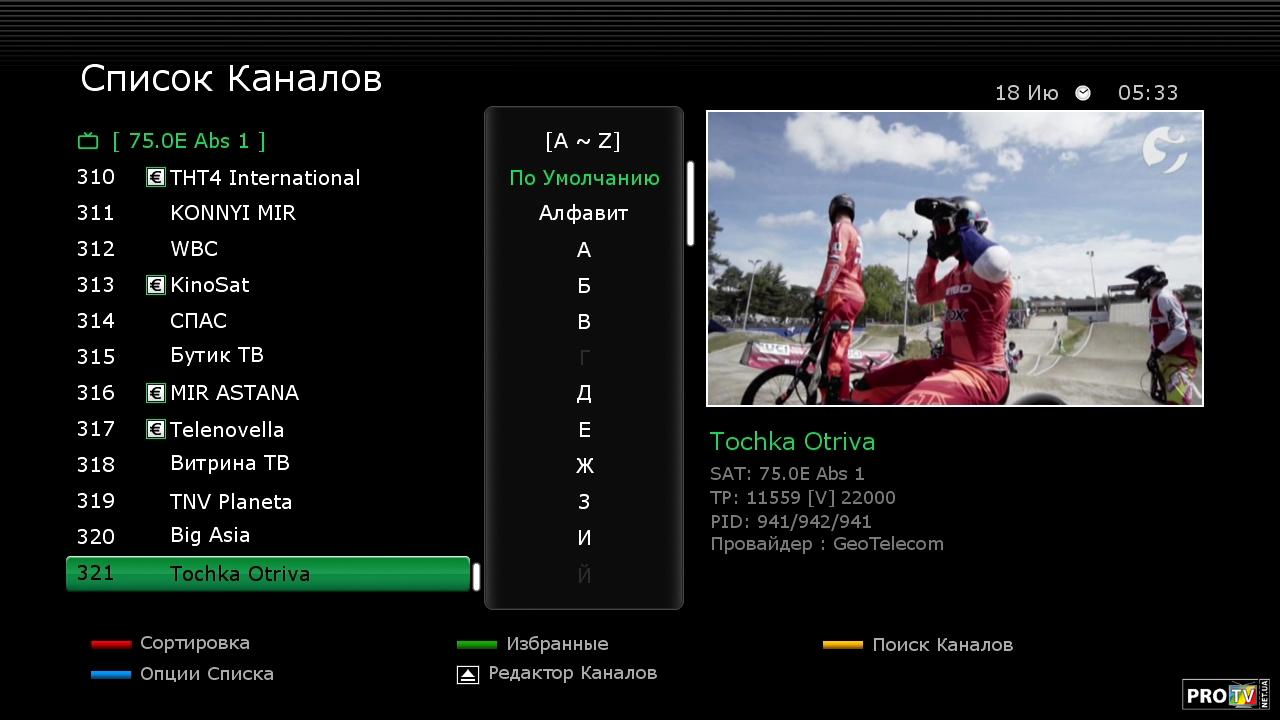This screenshot has height=720, width=1280.
Task: Select WBC channel in the list
Action: 194,249
